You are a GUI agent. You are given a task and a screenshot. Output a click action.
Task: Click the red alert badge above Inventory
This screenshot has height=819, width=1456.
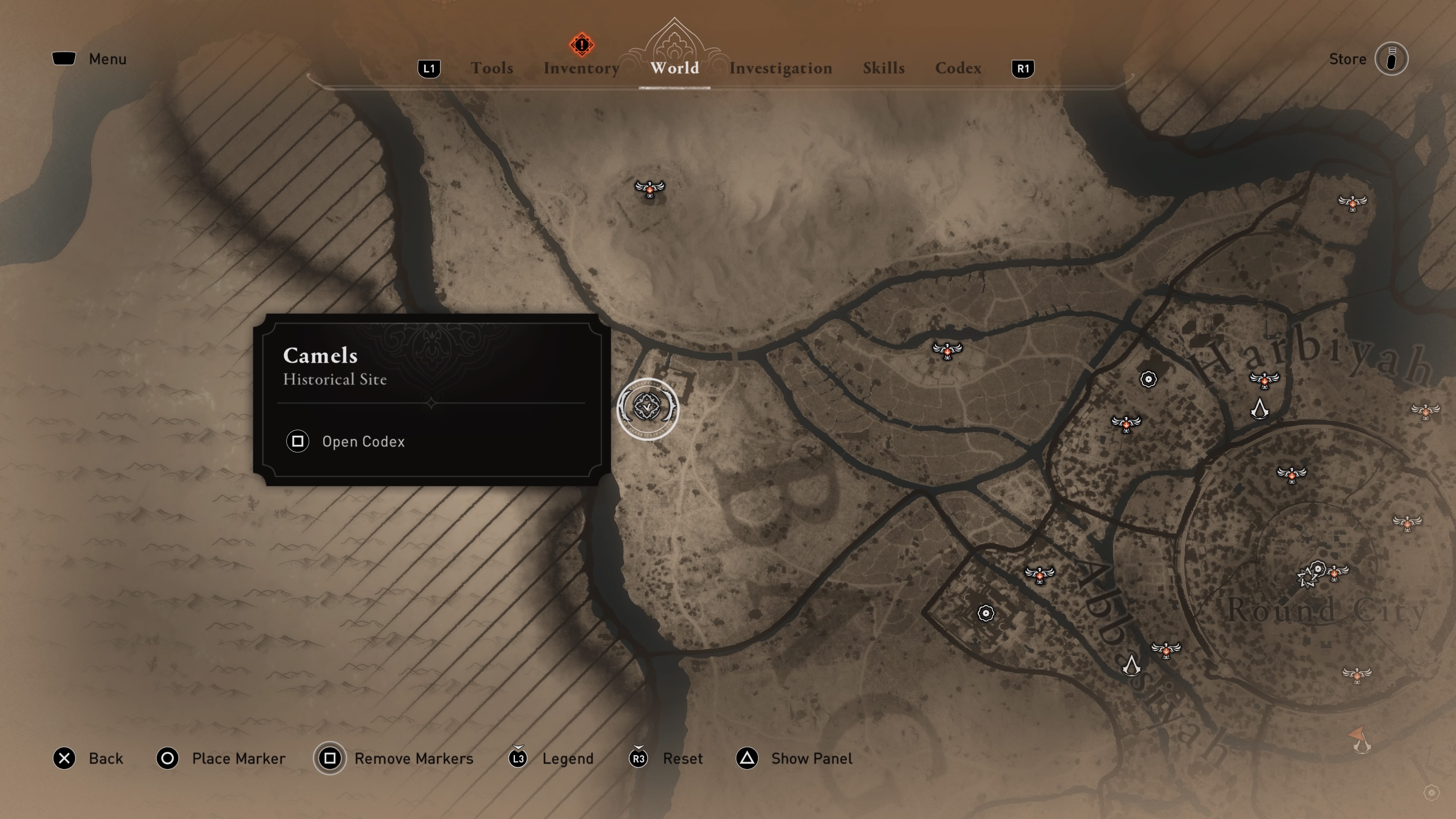point(581,44)
